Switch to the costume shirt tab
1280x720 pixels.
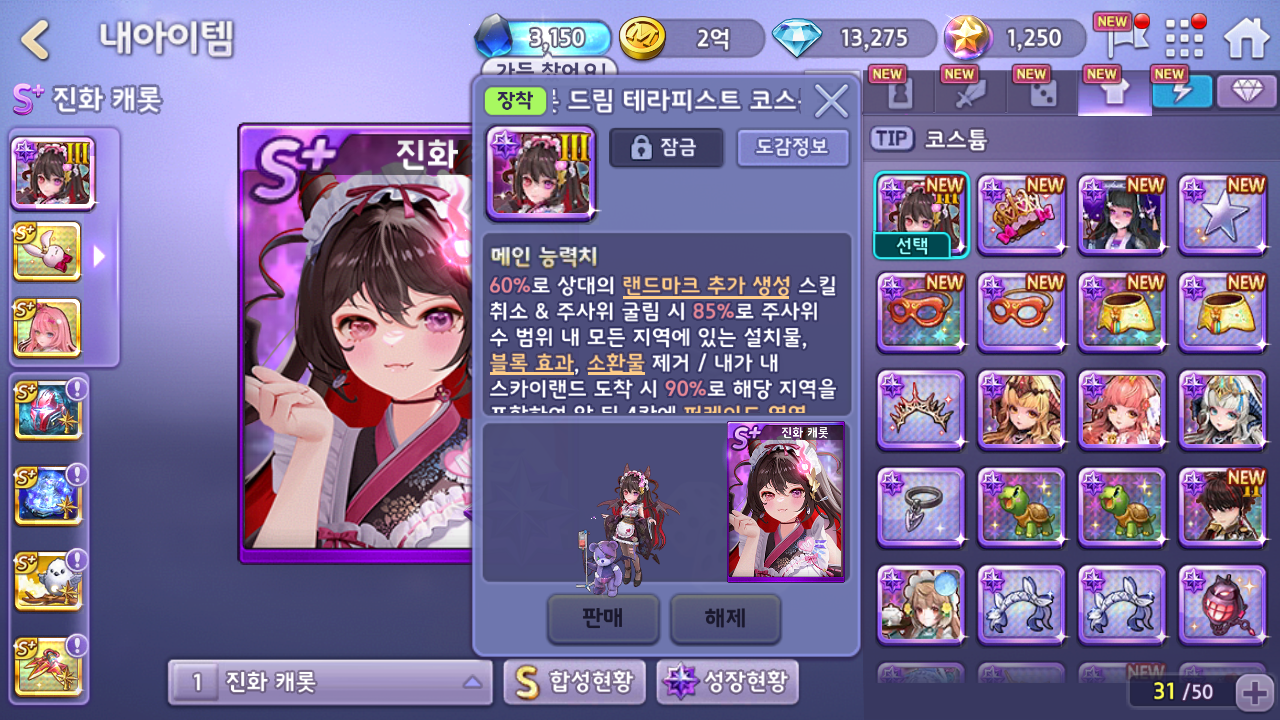[1114, 93]
